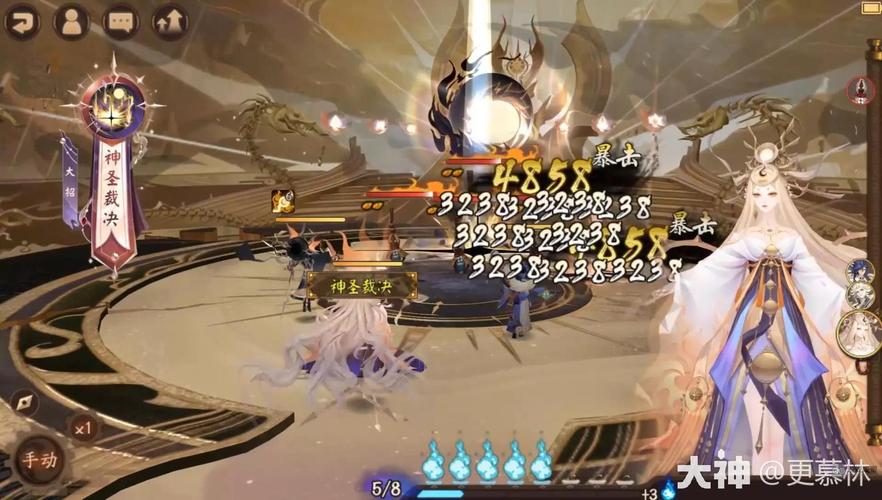Image resolution: width=882 pixels, height=500 pixels.
Task: Open the chat speech bubble
Action: point(121,21)
